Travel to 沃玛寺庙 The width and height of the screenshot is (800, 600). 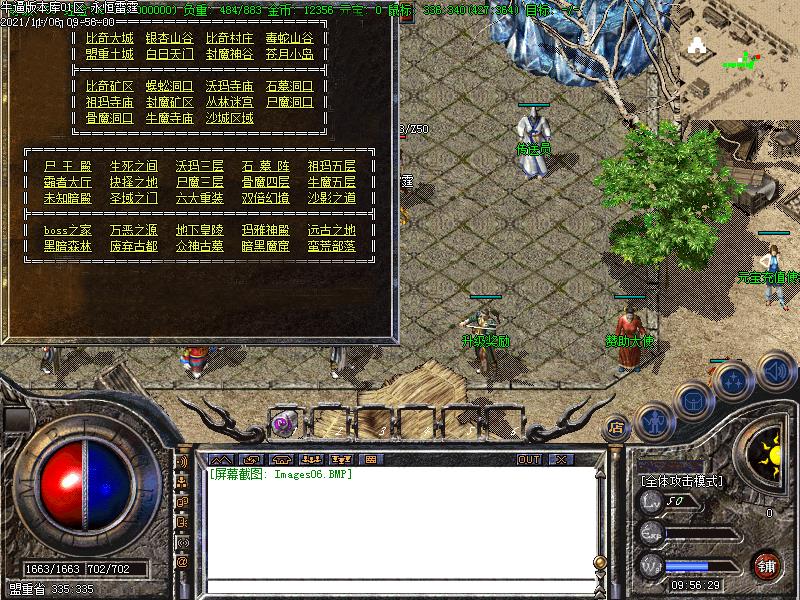(229, 87)
